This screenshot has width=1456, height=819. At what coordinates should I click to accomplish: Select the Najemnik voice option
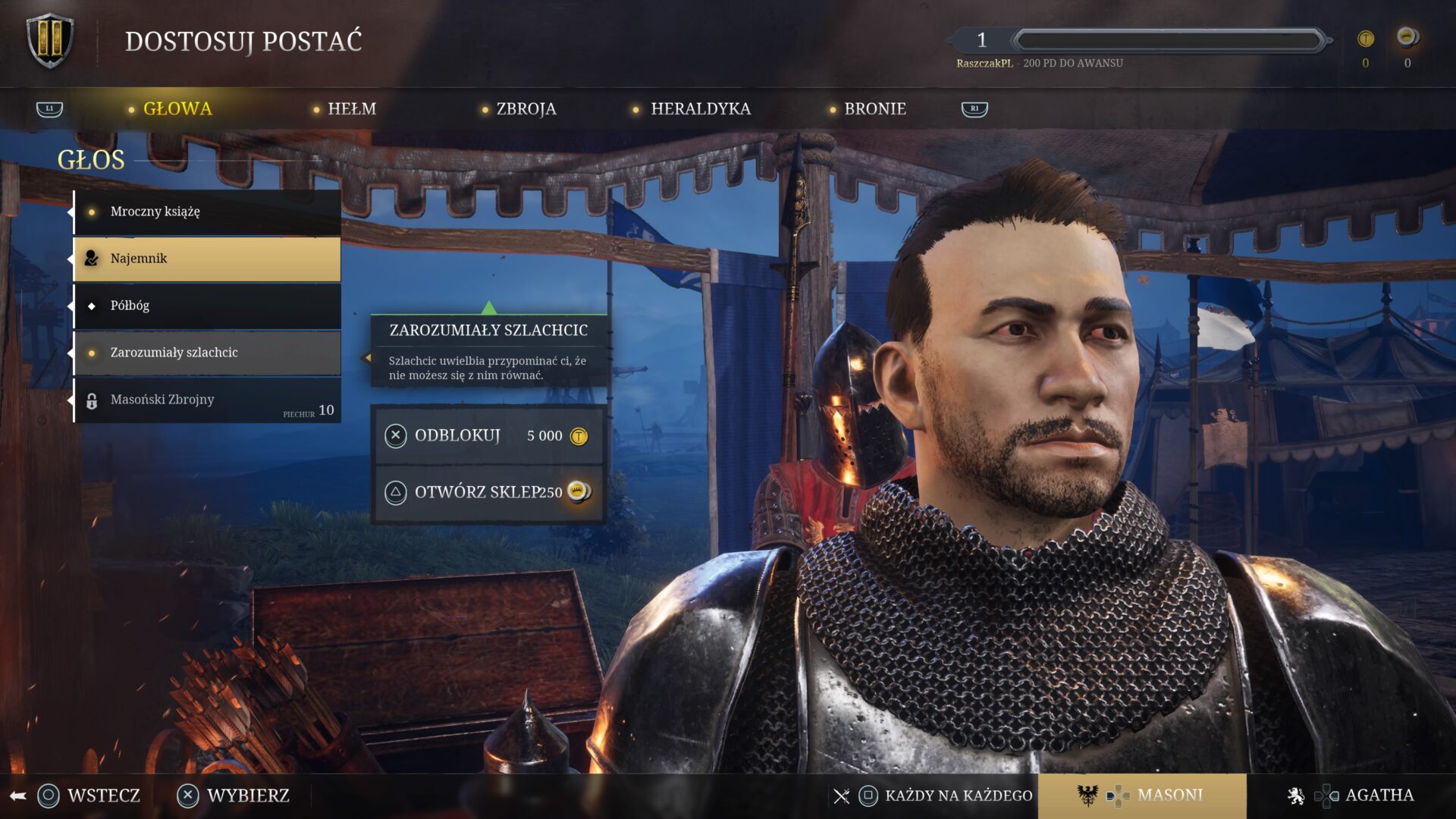[x=207, y=259]
